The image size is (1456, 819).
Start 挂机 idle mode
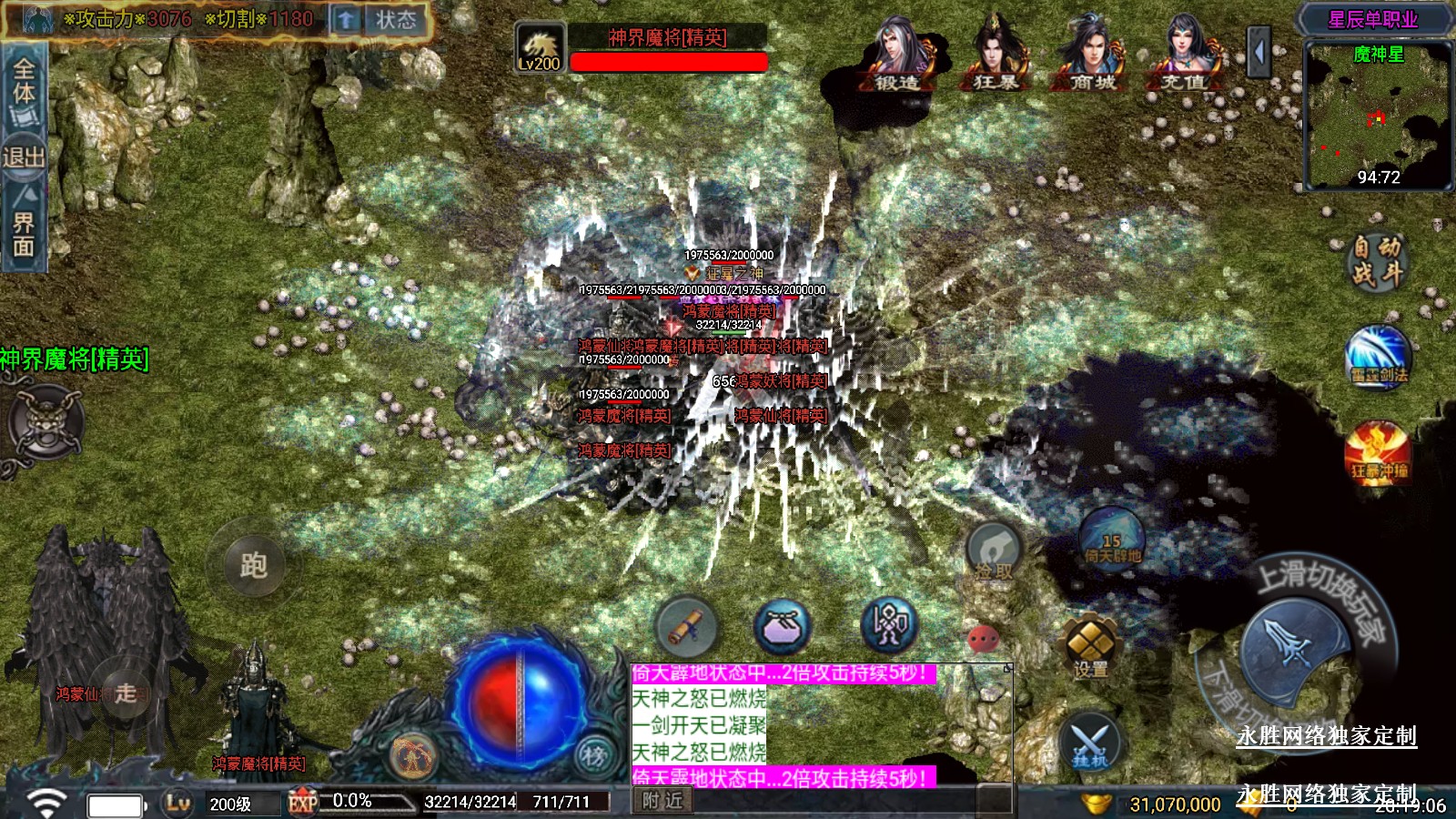point(1090,743)
